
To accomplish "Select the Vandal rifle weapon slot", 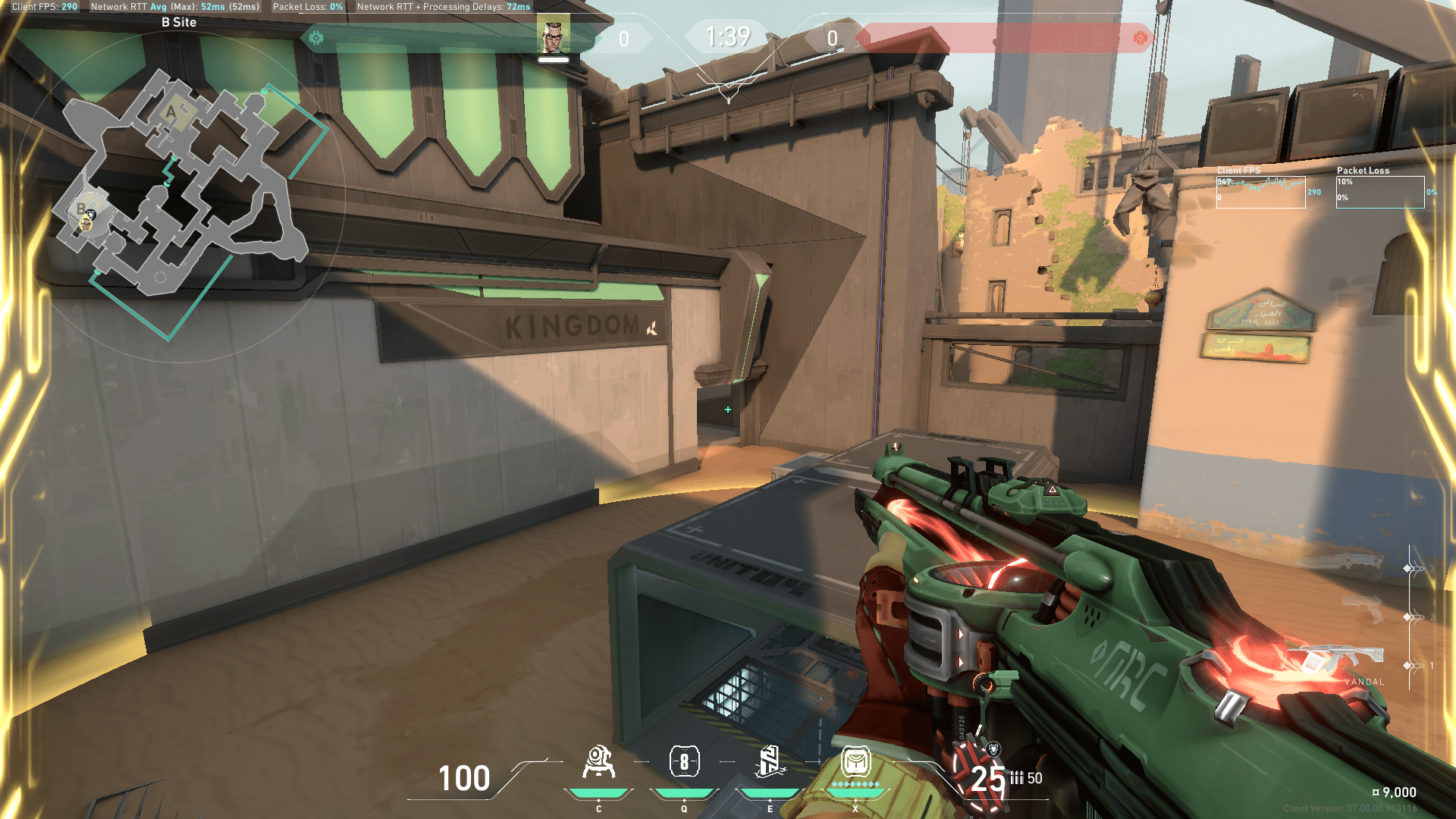I will click(x=1344, y=658).
